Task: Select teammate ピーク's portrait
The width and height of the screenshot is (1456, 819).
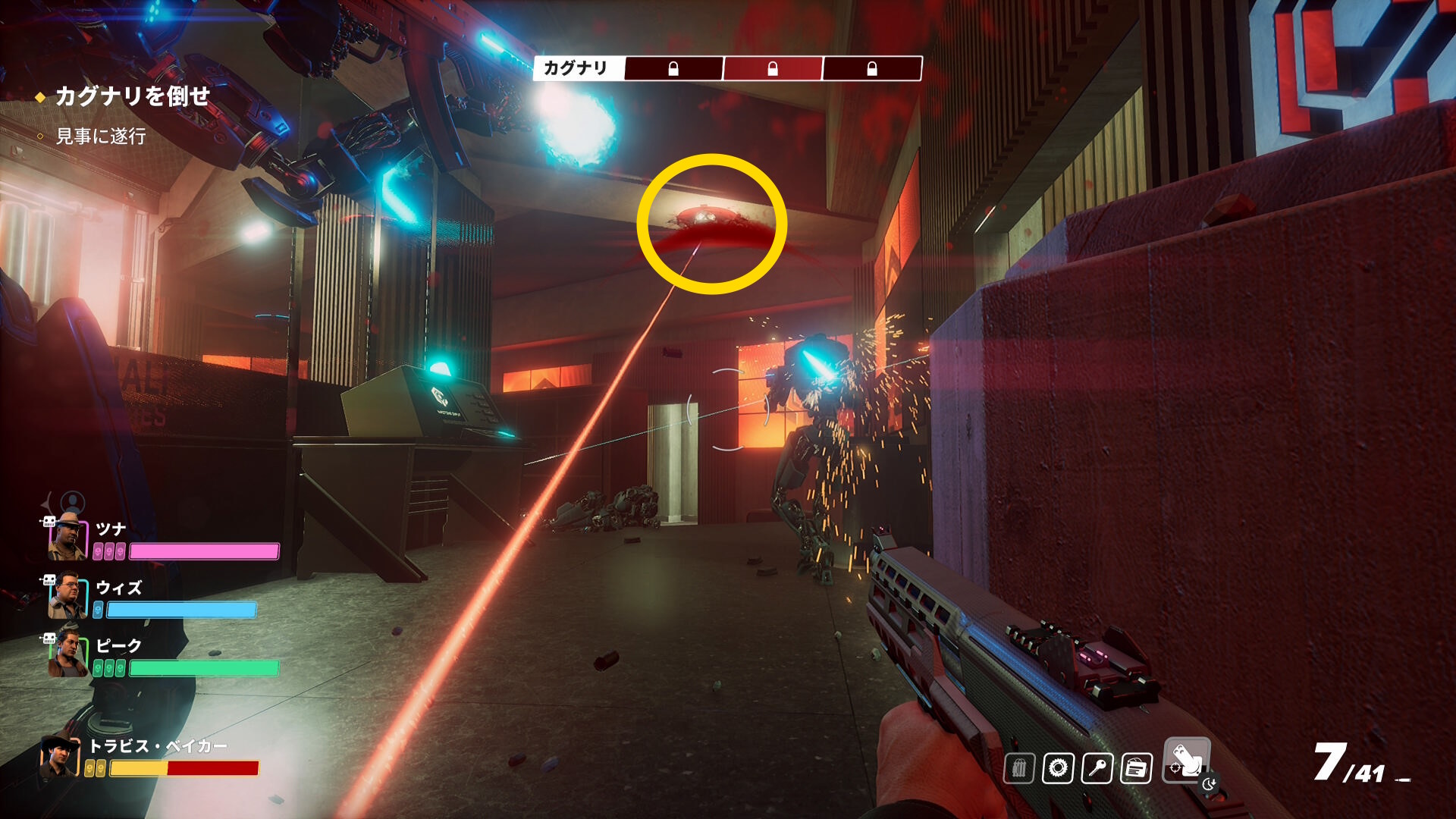Action: pos(68,654)
